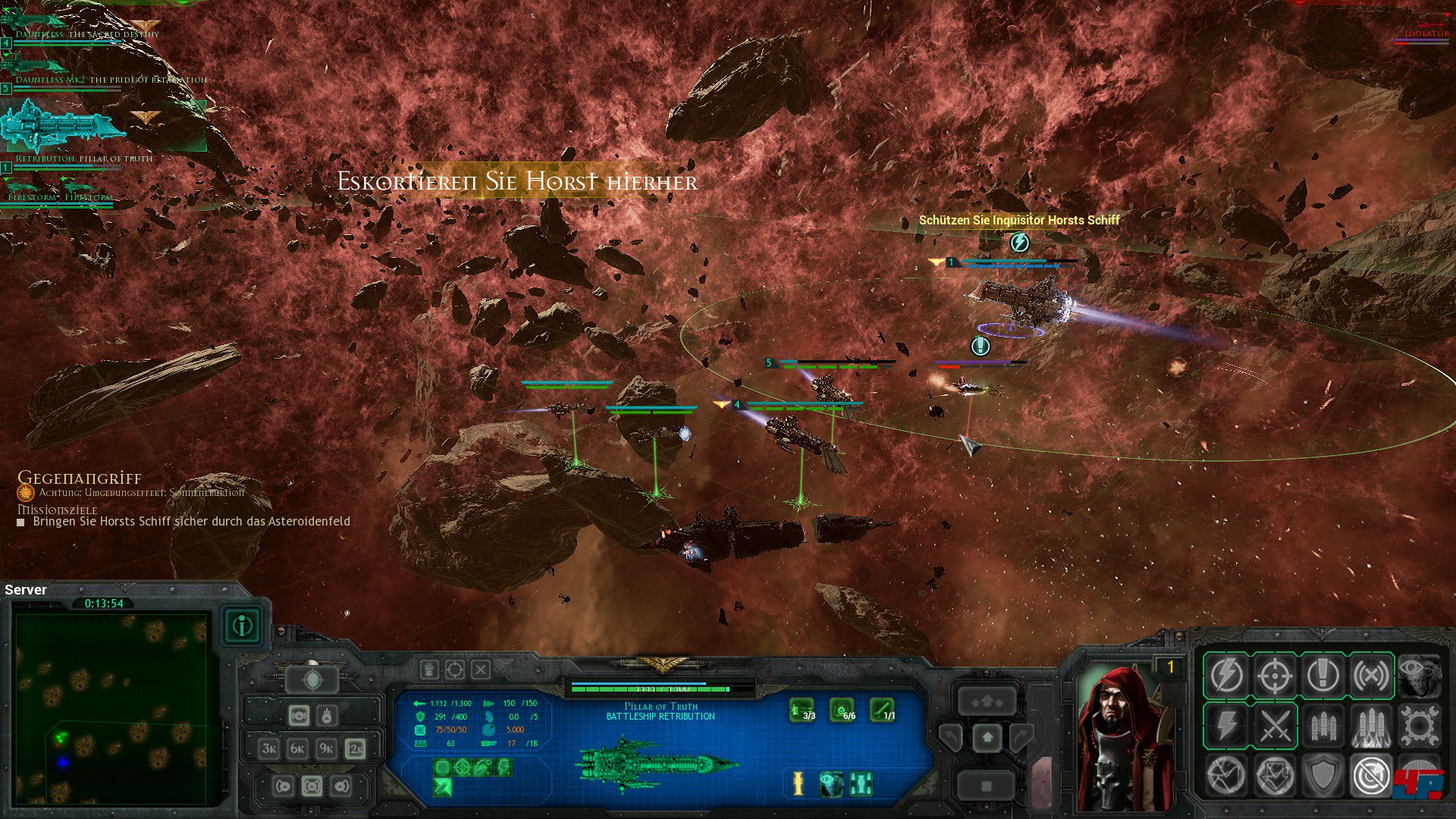This screenshot has height=819, width=1456.
Task: Click the stop square maneuver button
Action: pos(987,786)
